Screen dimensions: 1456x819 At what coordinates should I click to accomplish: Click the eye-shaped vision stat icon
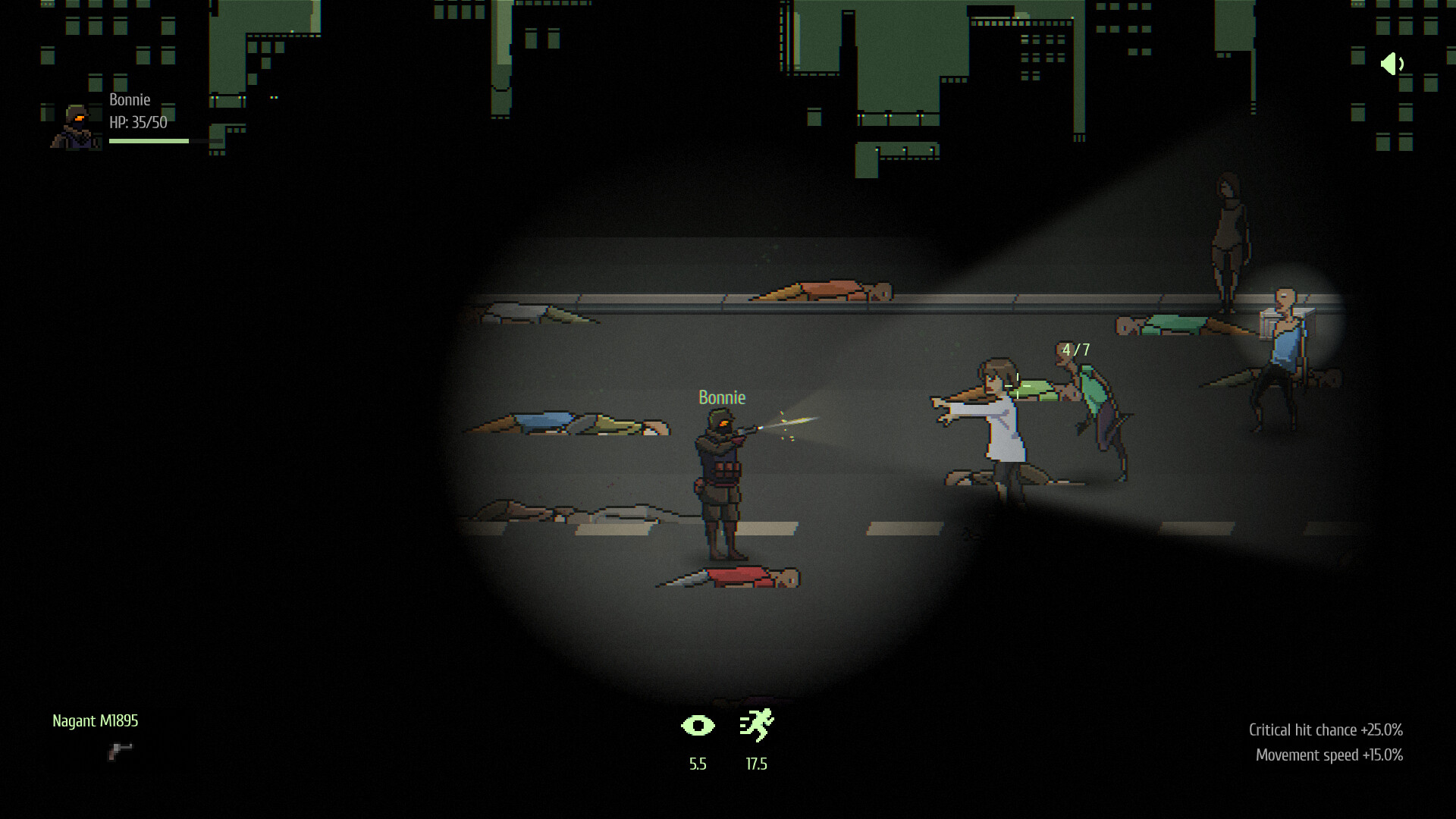(698, 726)
